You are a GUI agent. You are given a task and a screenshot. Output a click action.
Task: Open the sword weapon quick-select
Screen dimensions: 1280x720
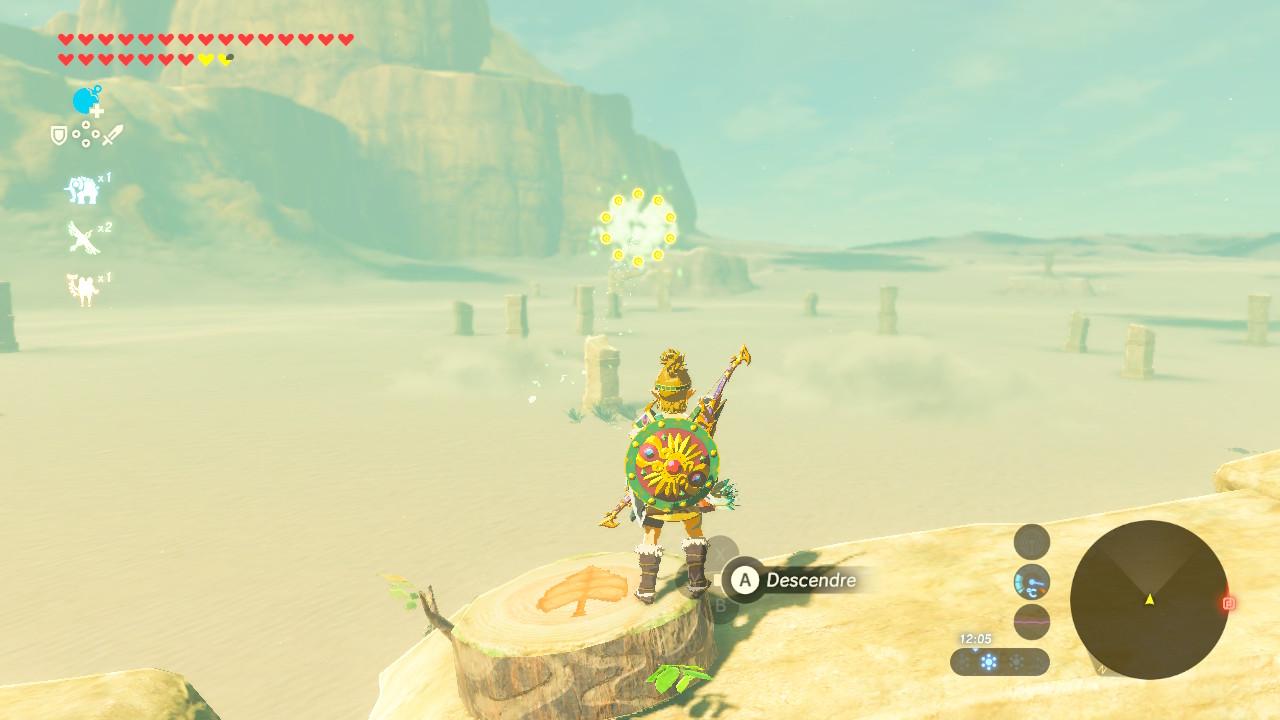[x=112, y=135]
